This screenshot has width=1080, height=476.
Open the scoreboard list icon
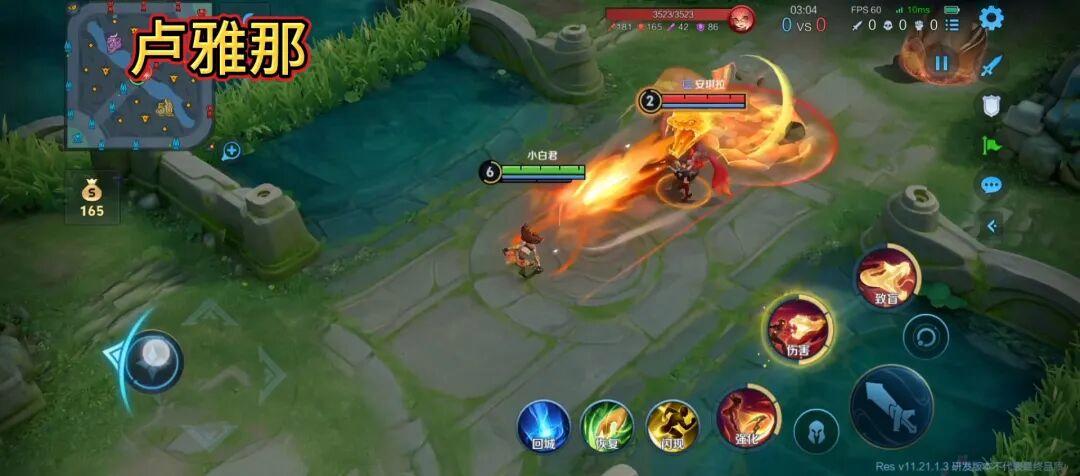tap(952, 24)
